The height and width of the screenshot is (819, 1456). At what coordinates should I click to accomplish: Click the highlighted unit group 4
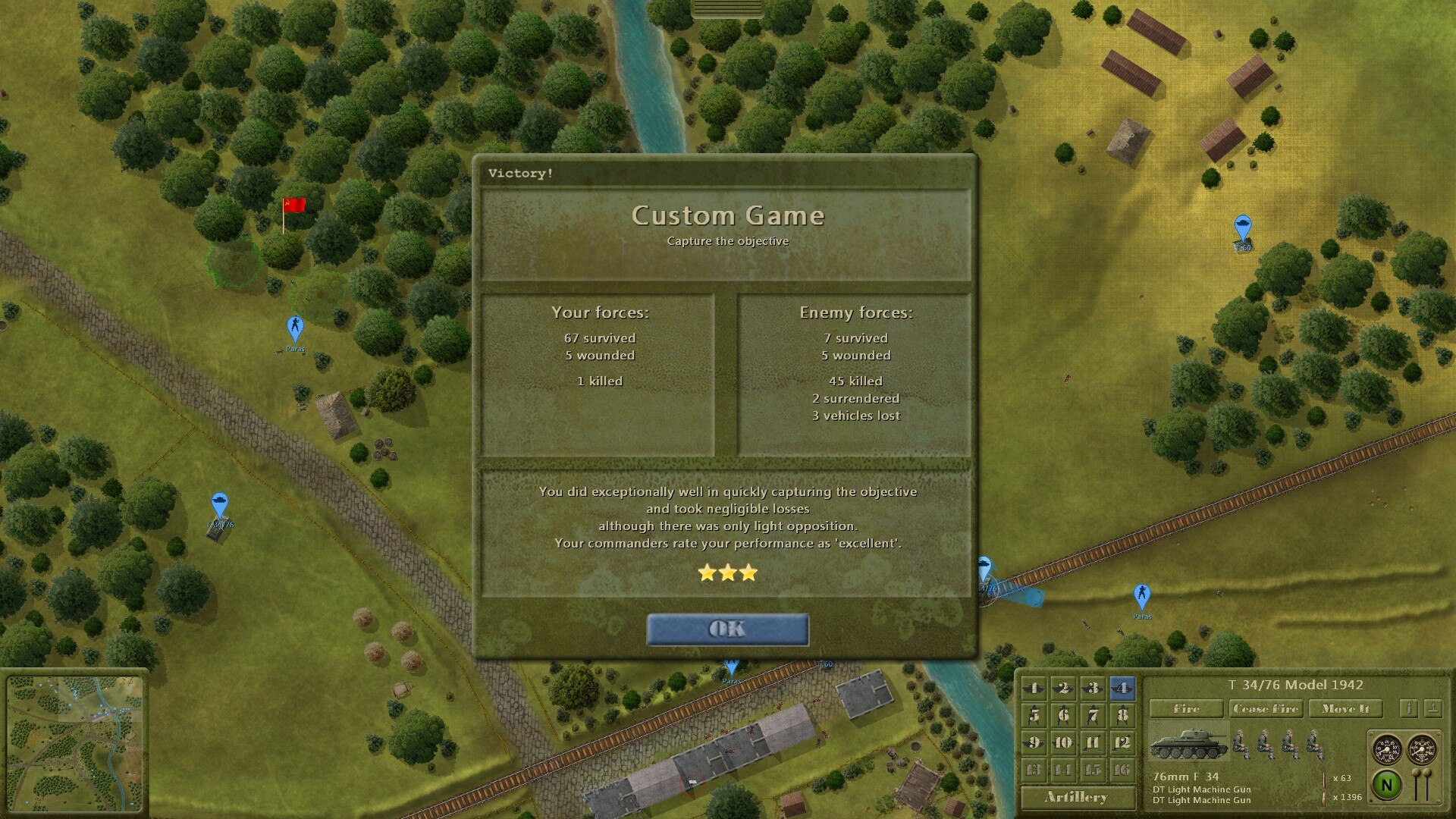pyautogui.click(x=1122, y=688)
